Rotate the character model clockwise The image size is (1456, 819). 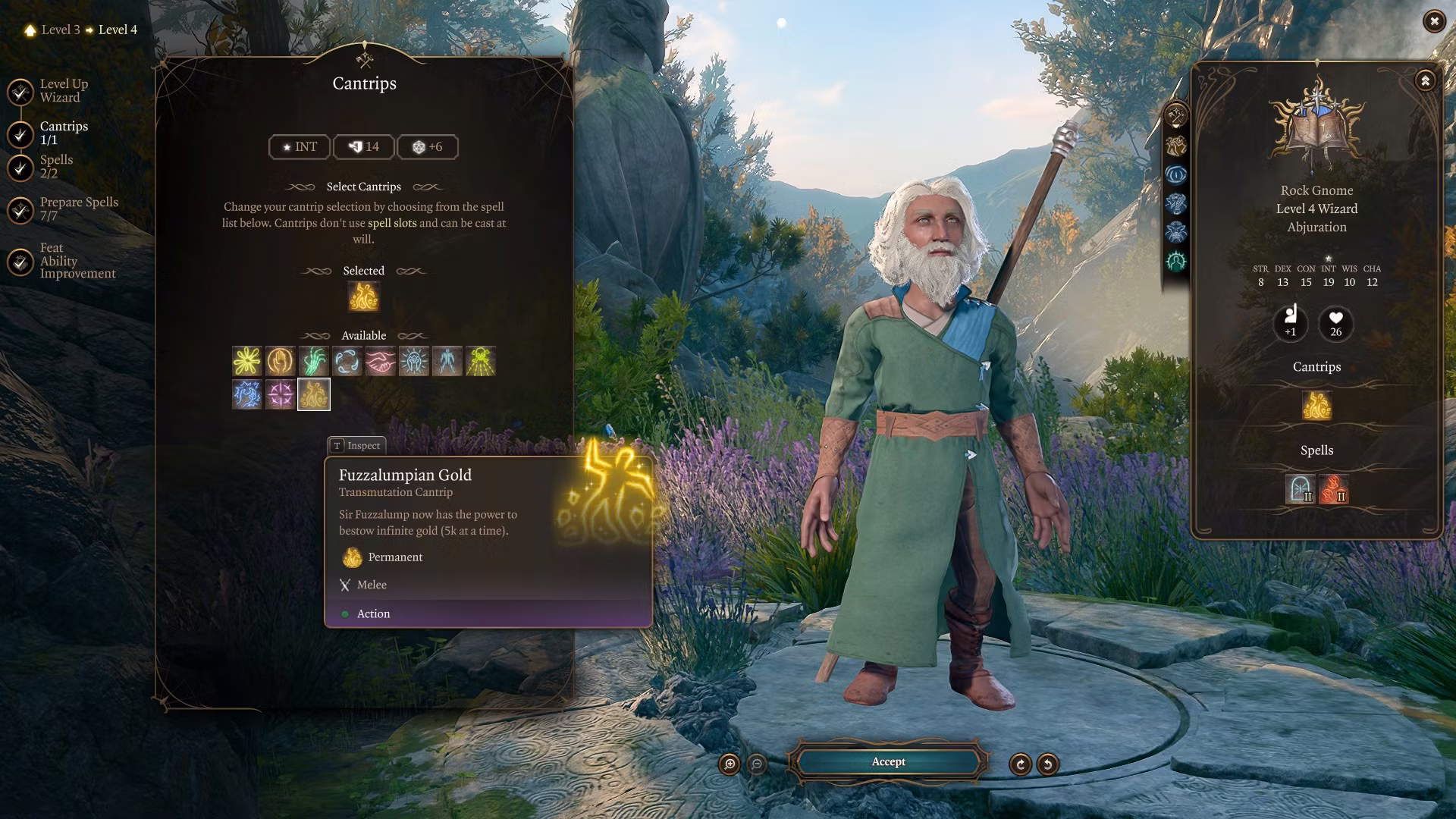[x=1020, y=764]
